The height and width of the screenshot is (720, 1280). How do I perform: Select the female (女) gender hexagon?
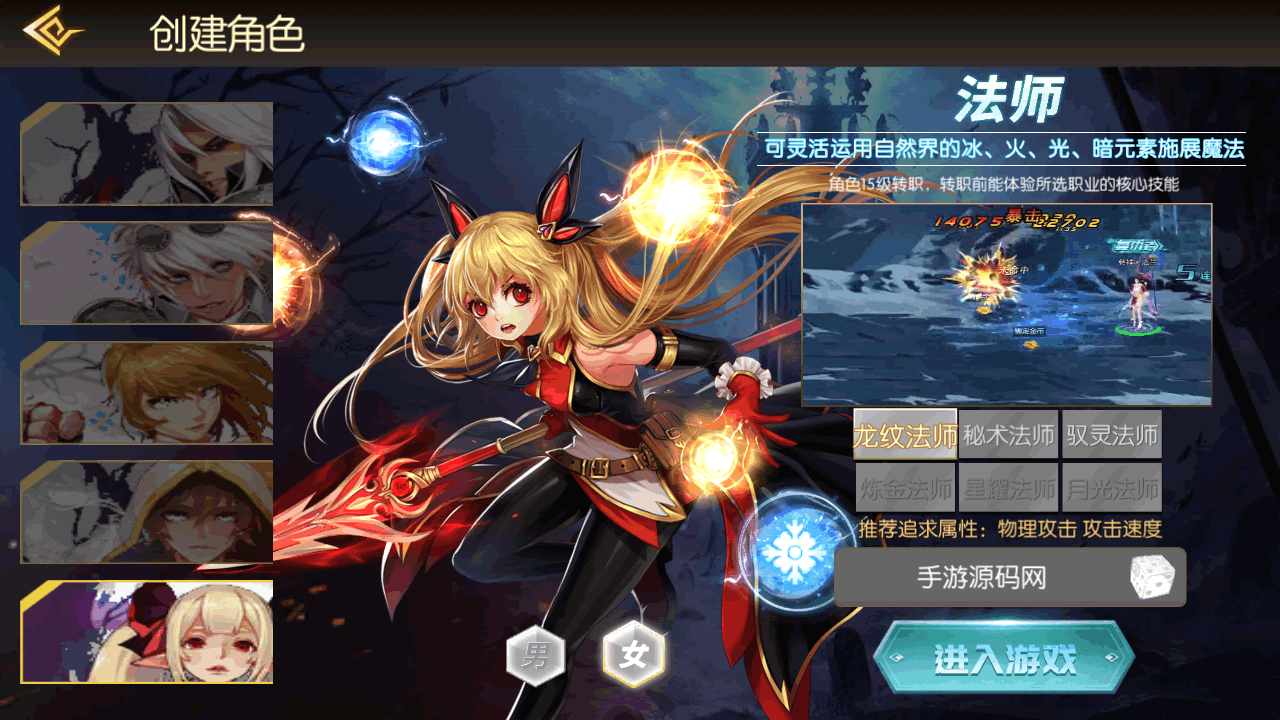pyautogui.click(x=634, y=656)
